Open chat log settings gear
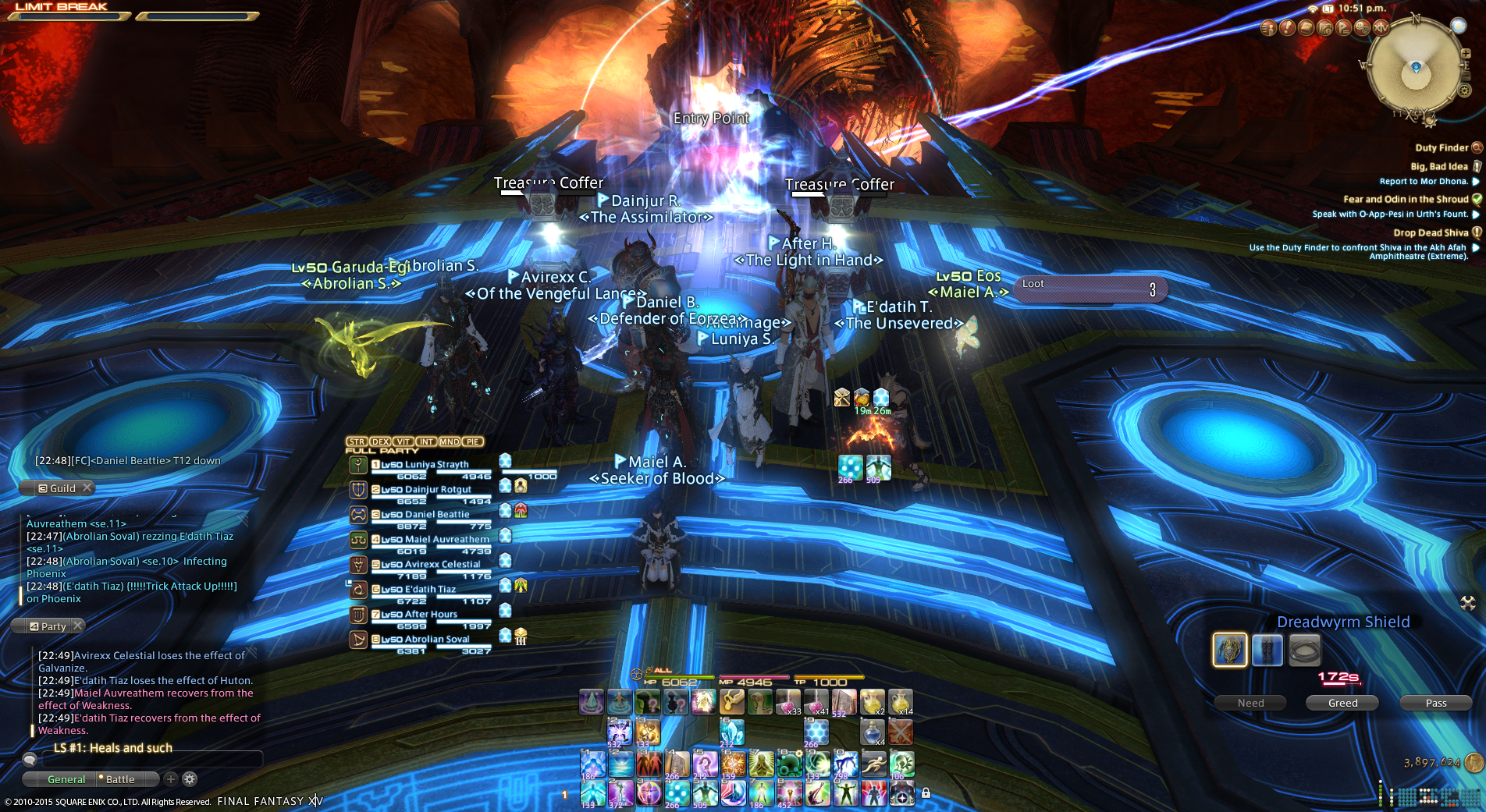This screenshot has height=812, width=1486. pyautogui.click(x=190, y=778)
